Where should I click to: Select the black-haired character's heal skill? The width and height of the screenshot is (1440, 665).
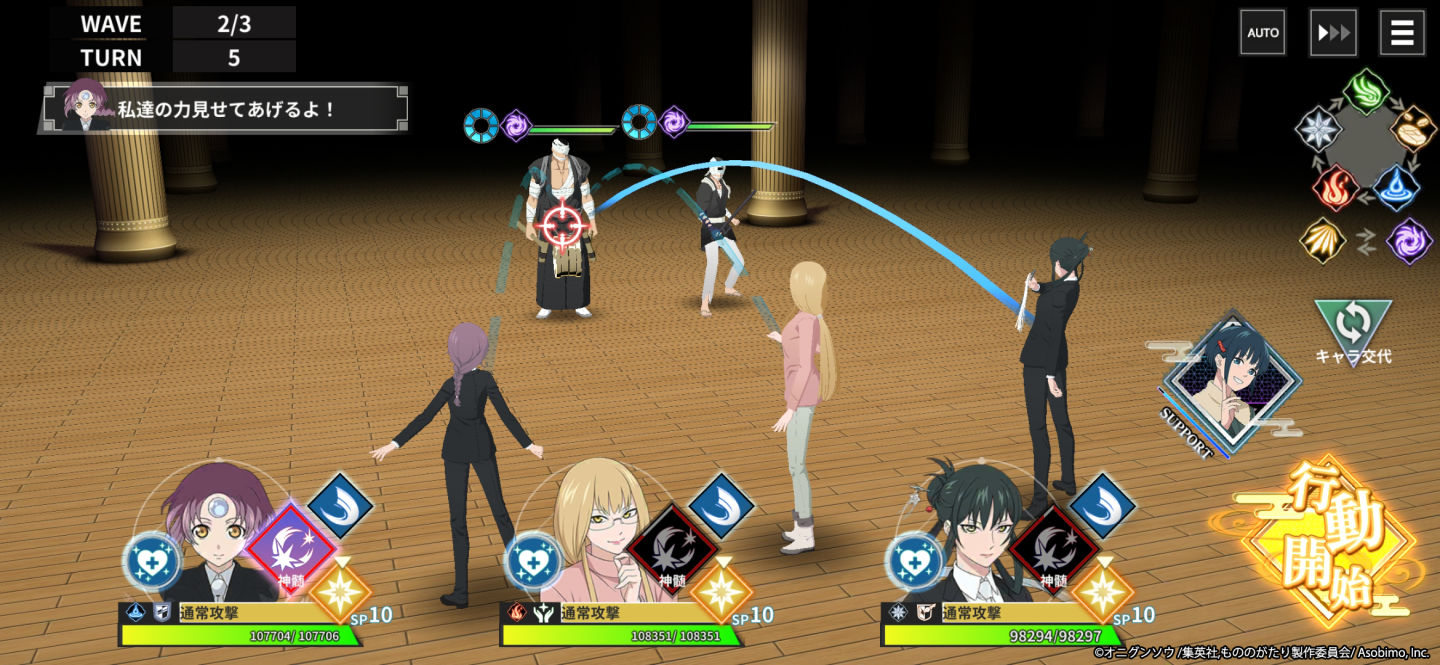coord(915,561)
